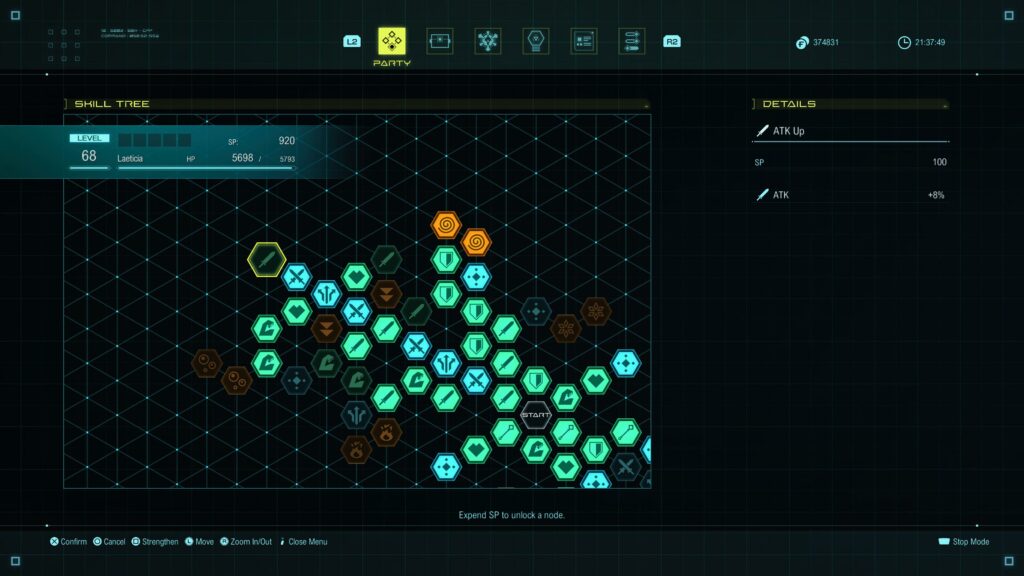Pick the locked dark crossed-swords node
This screenshot has width=1024, height=576.
pos(626,466)
